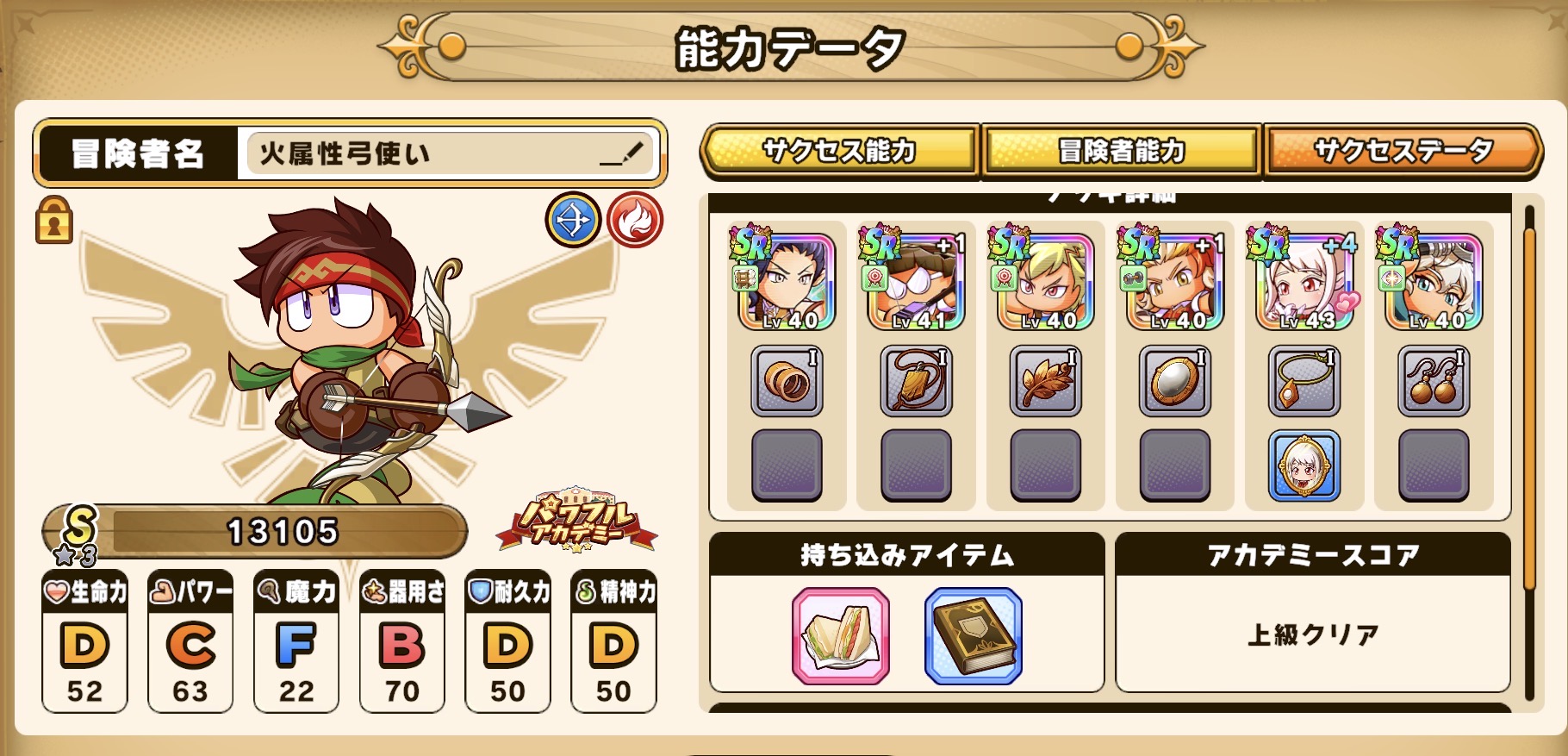Open the 冒険者能力 tab
The width and height of the screenshot is (1568, 756).
(1121, 151)
